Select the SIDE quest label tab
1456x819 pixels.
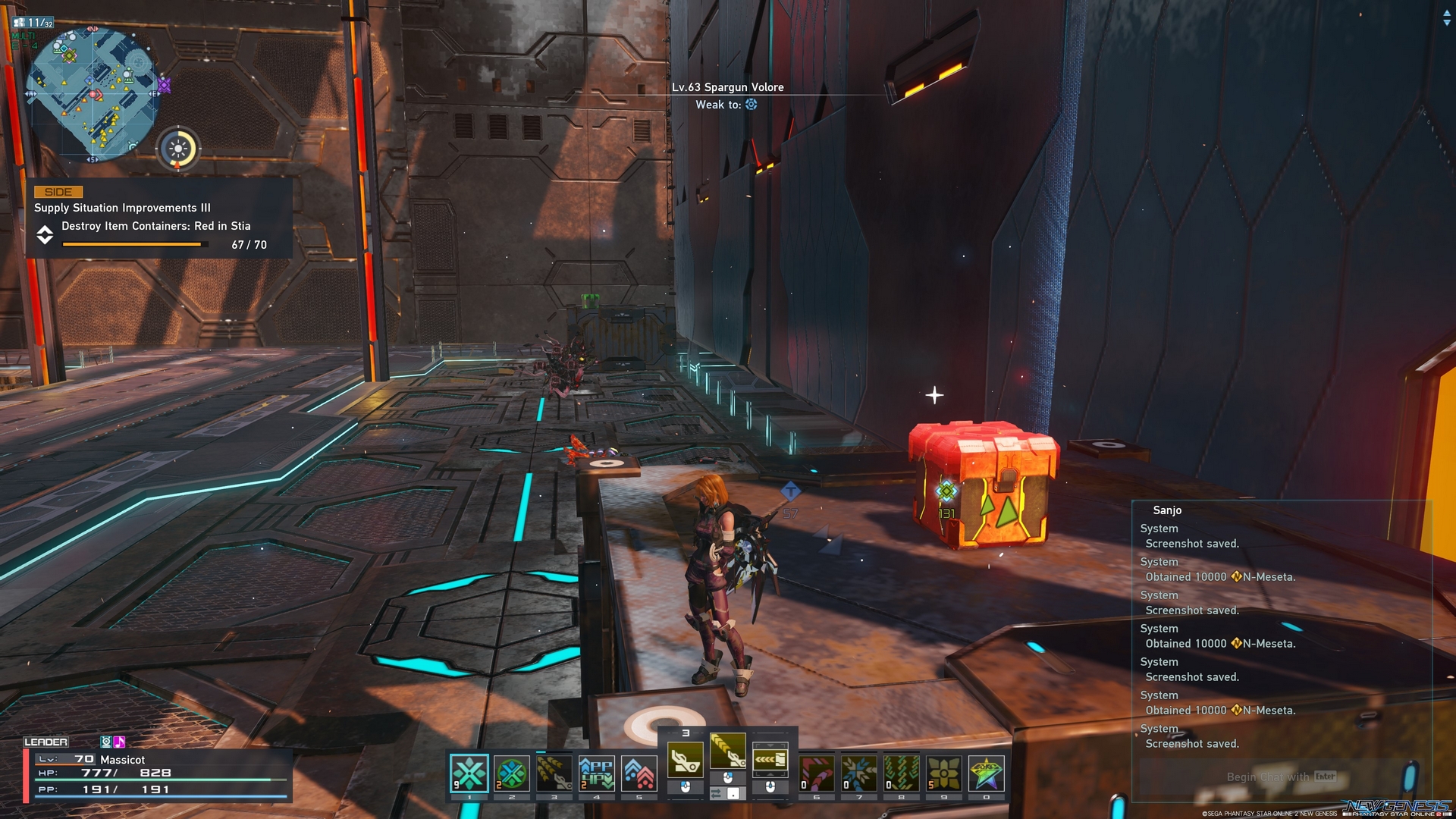[x=59, y=192]
